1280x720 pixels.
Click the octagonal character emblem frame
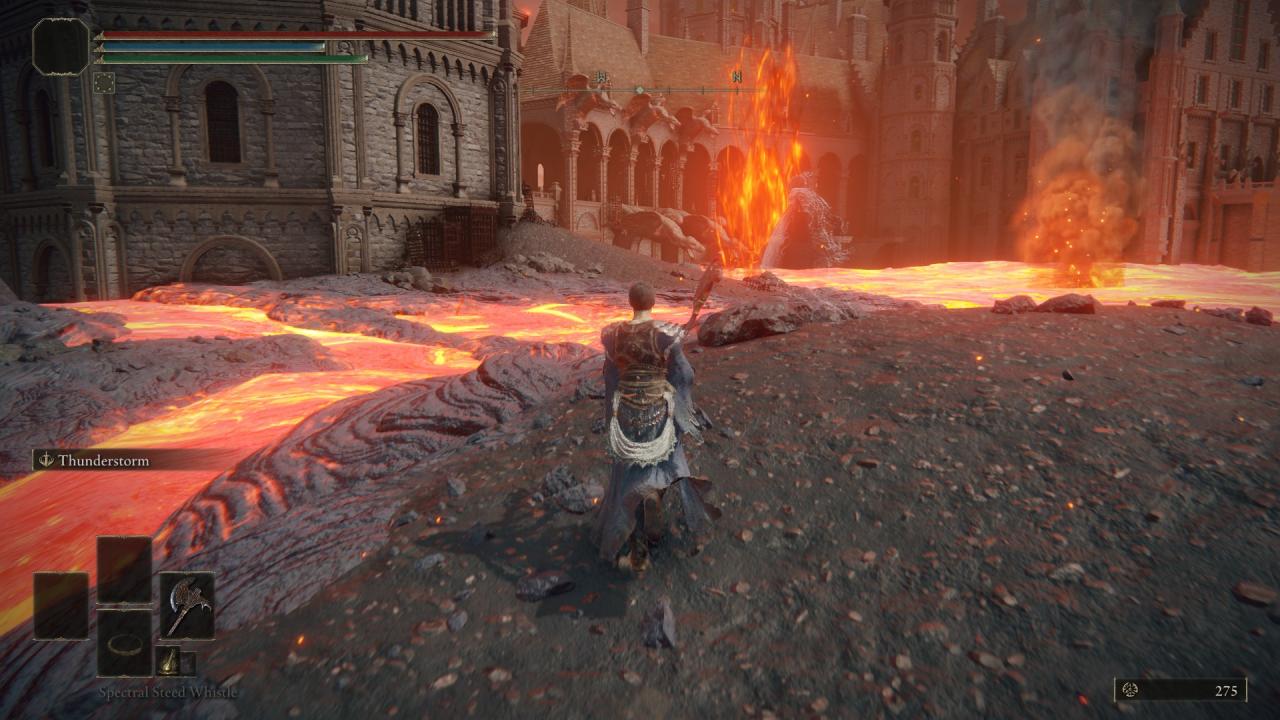coord(62,46)
